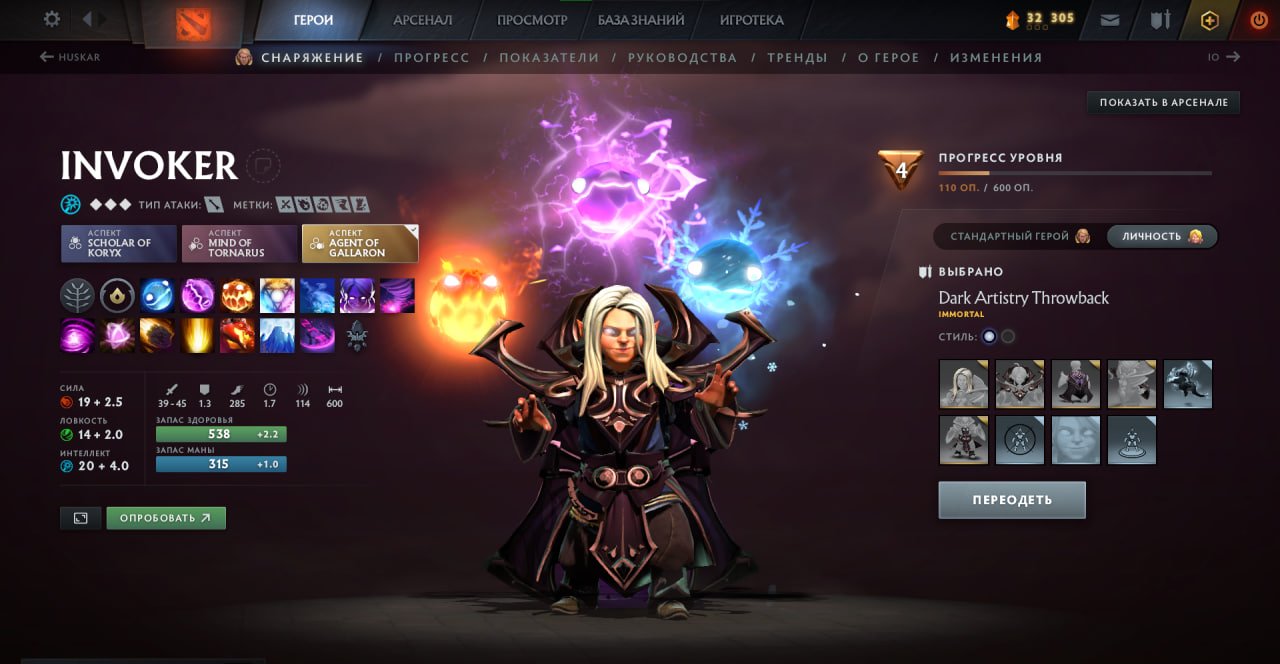This screenshot has height=664, width=1280.
Task: Go to previous hero Huskar
Action: [70, 57]
